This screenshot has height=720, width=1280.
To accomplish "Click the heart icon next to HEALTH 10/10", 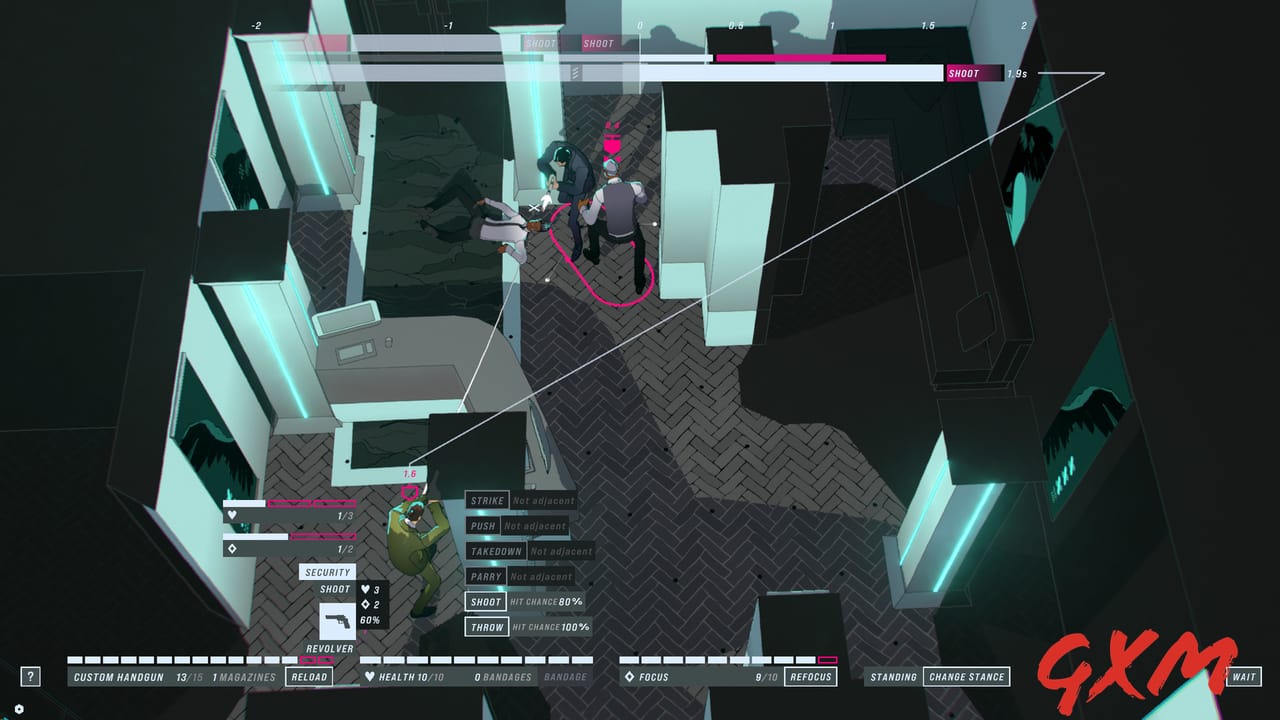I will point(371,676).
